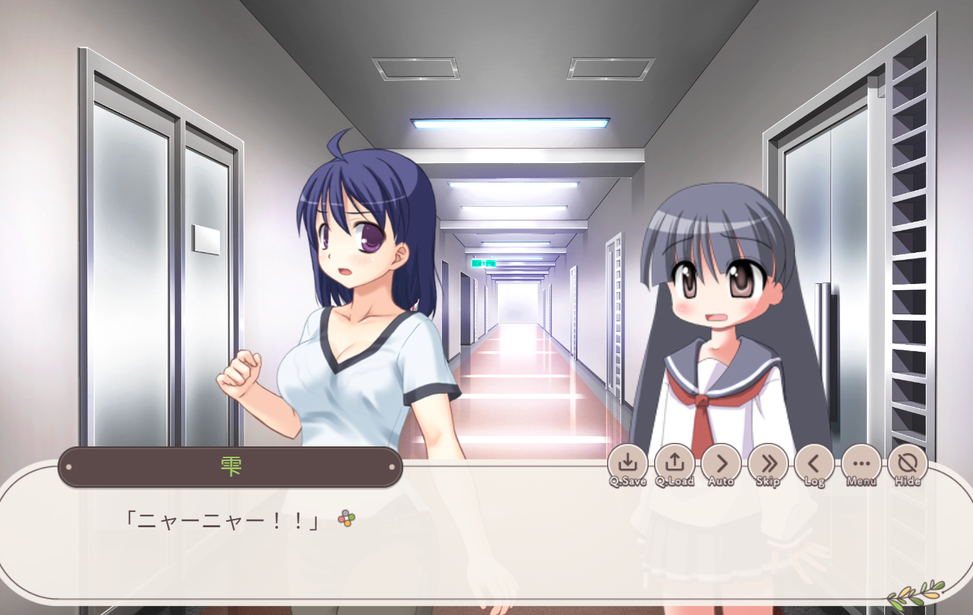Activate the Skip fast-forward button

(768, 464)
